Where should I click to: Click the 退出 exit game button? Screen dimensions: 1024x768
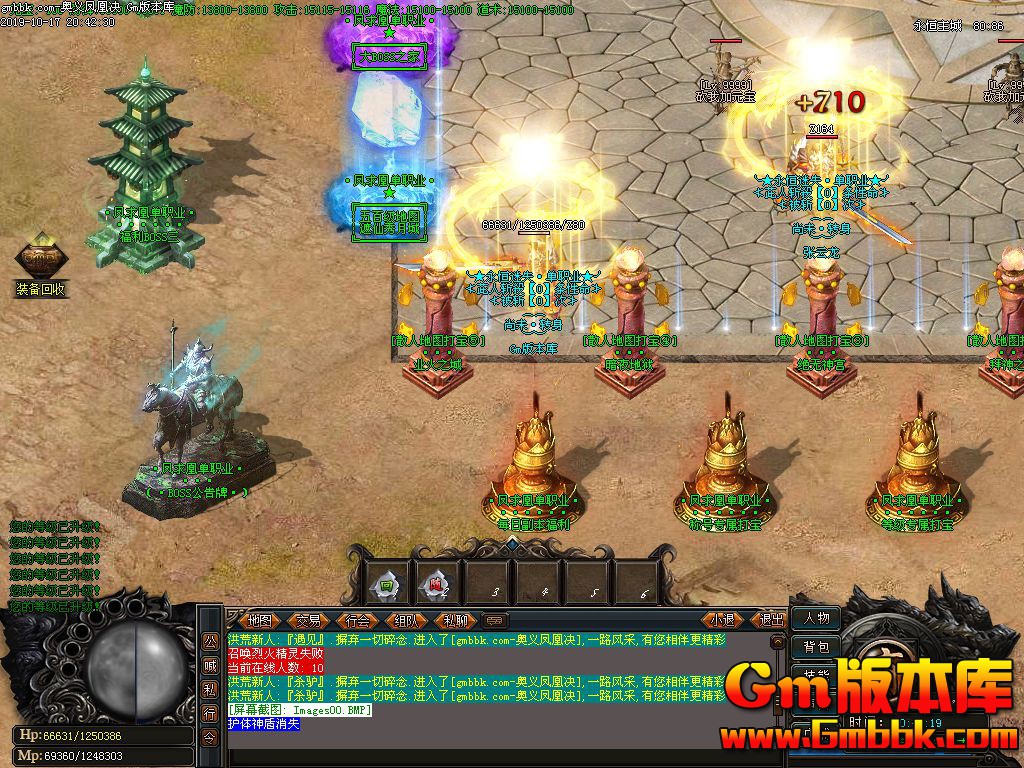point(771,620)
